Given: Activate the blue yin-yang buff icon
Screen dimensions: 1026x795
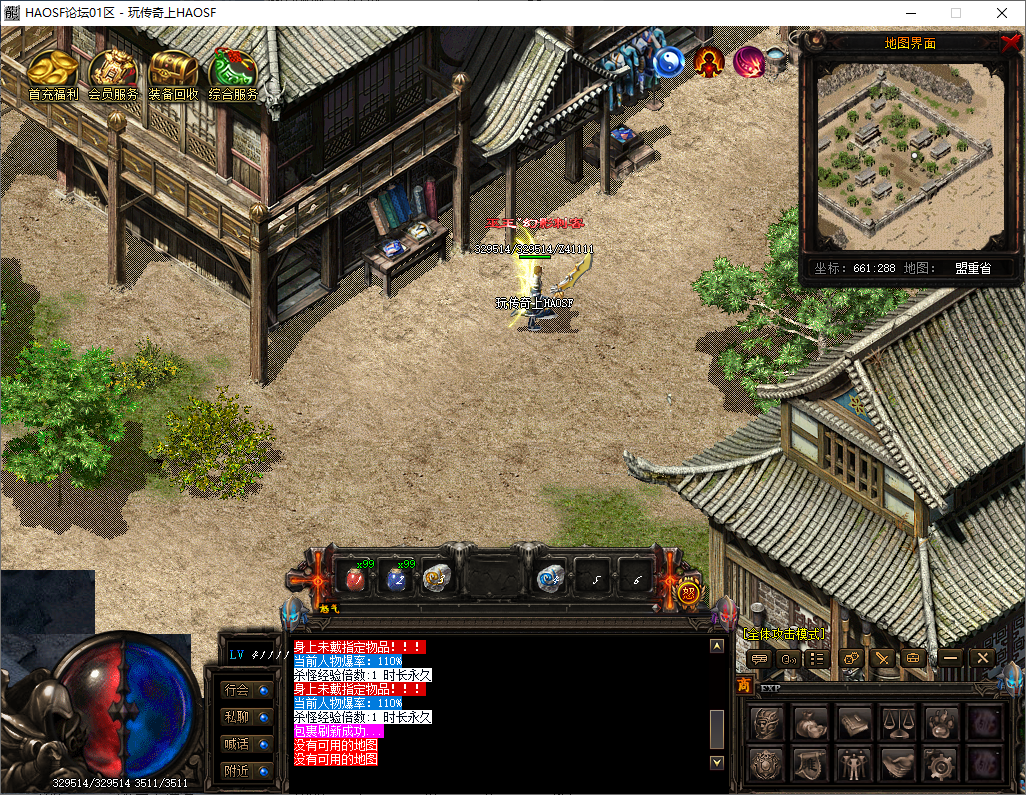Looking at the screenshot, I should 668,62.
